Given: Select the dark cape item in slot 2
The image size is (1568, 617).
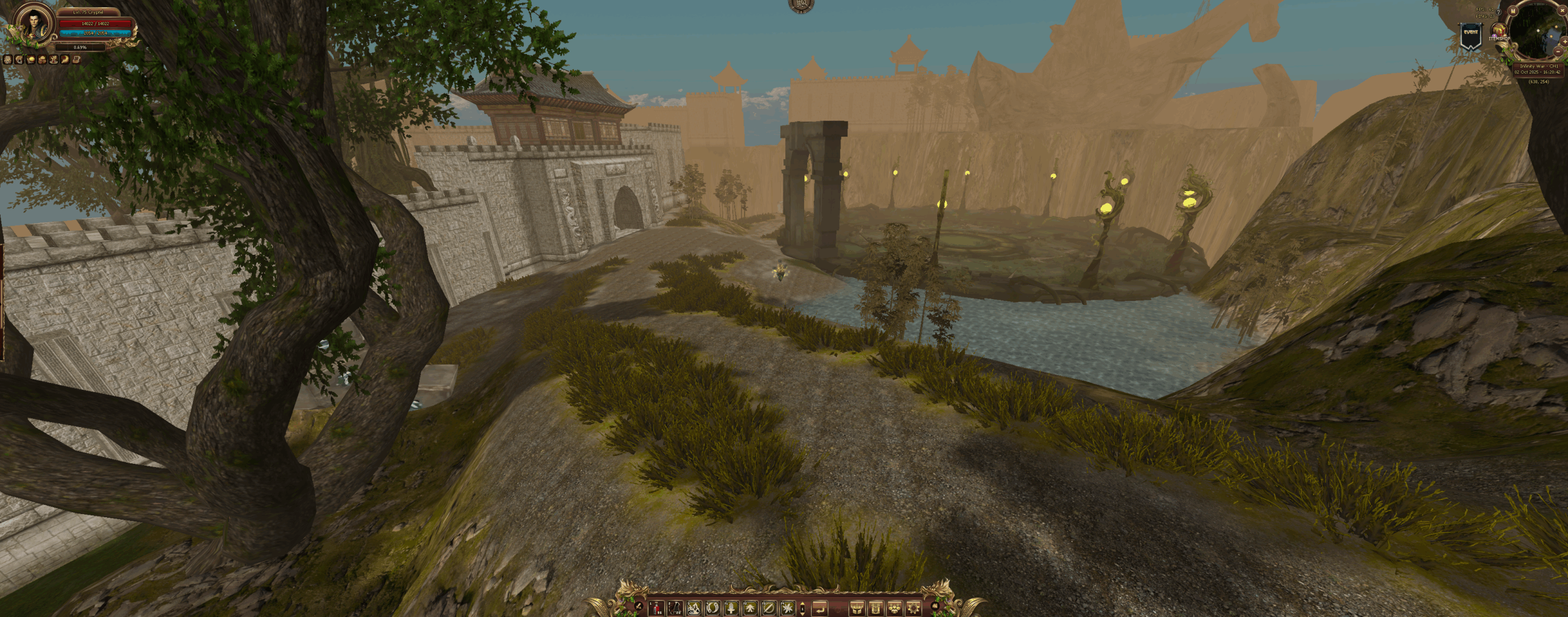Looking at the screenshot, I should tap(675, 608).
